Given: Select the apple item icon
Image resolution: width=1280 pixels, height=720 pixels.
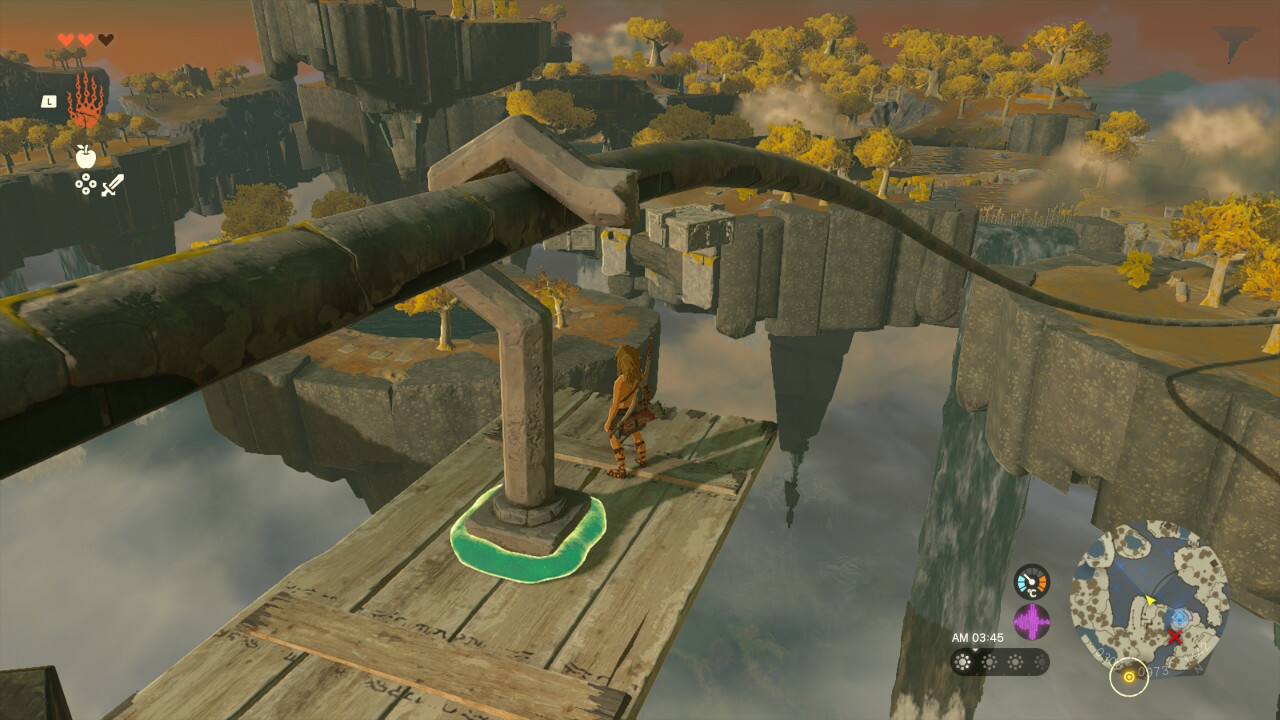Looking at the screenshot, I should (x=85, y=156).
